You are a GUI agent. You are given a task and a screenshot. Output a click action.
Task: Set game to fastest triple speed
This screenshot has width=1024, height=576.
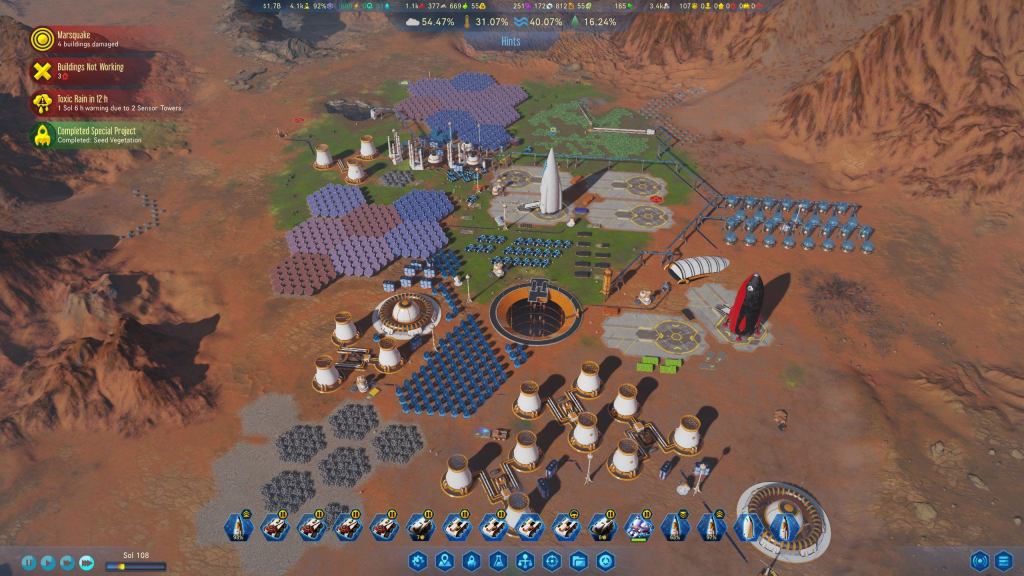87,562
